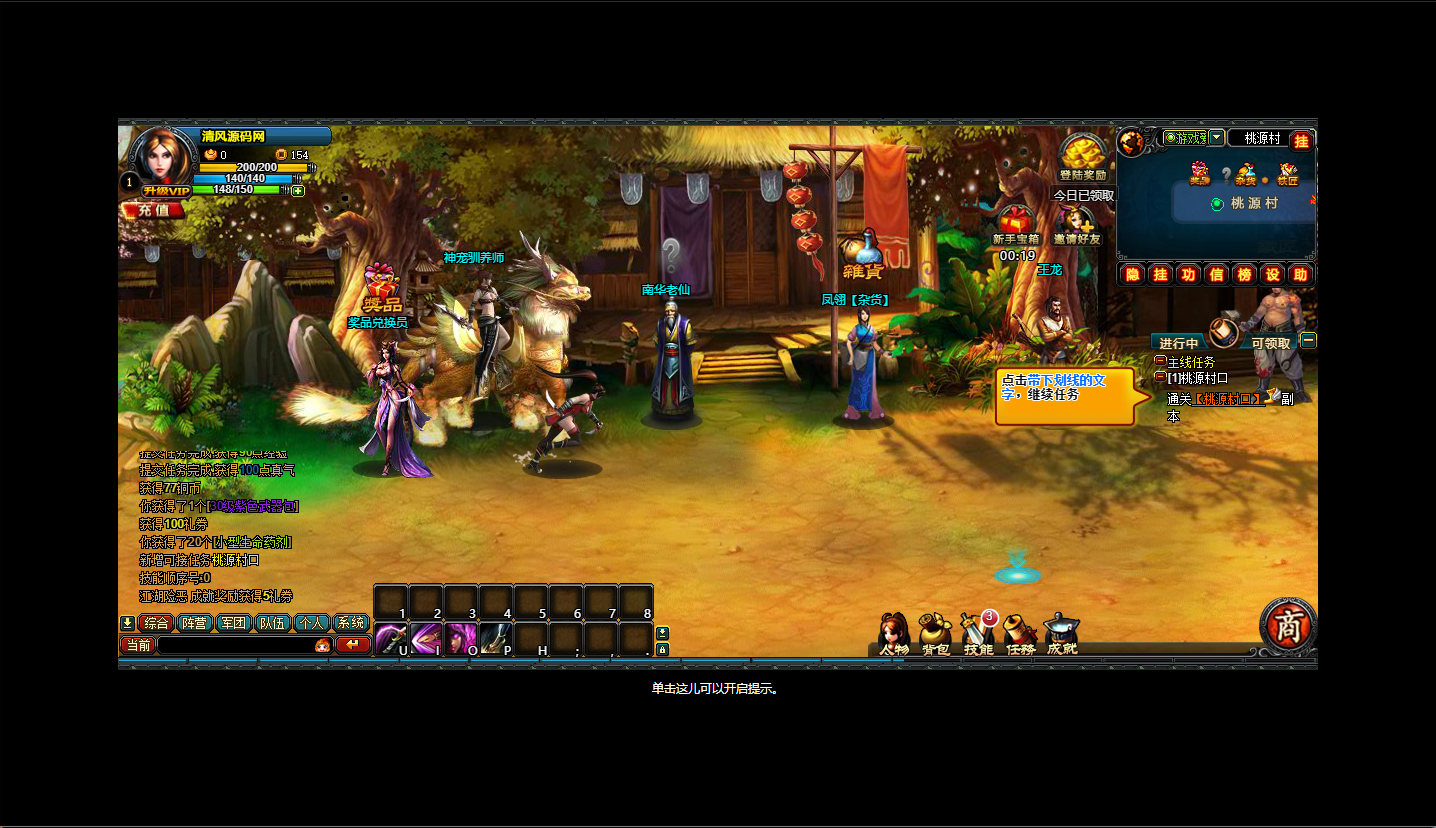Open the 背包 backpack
This screenshot has width=1436, height=828.
click(x=935, y=634)
